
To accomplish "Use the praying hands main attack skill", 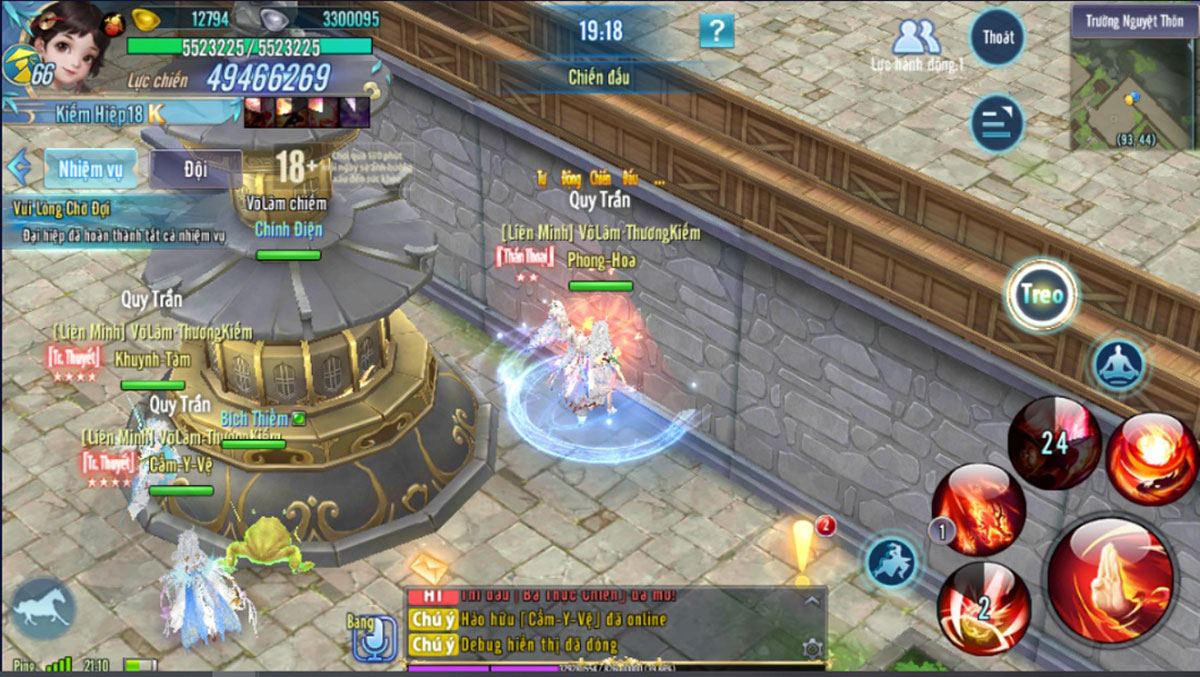I will point(1110,578).
